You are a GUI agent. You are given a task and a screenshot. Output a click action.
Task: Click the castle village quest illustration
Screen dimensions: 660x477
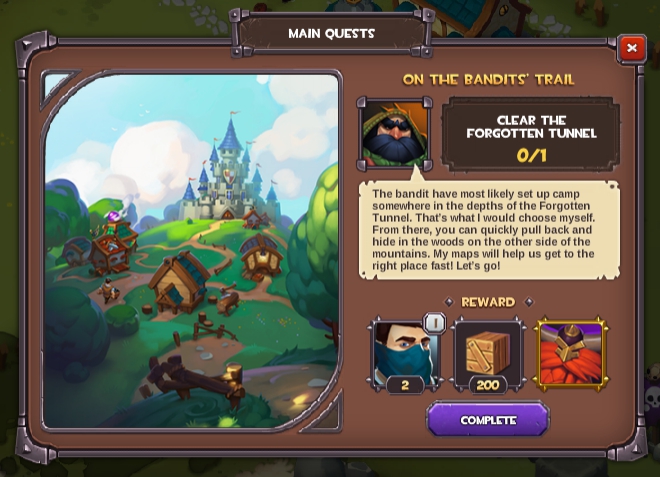click(192, 250)
